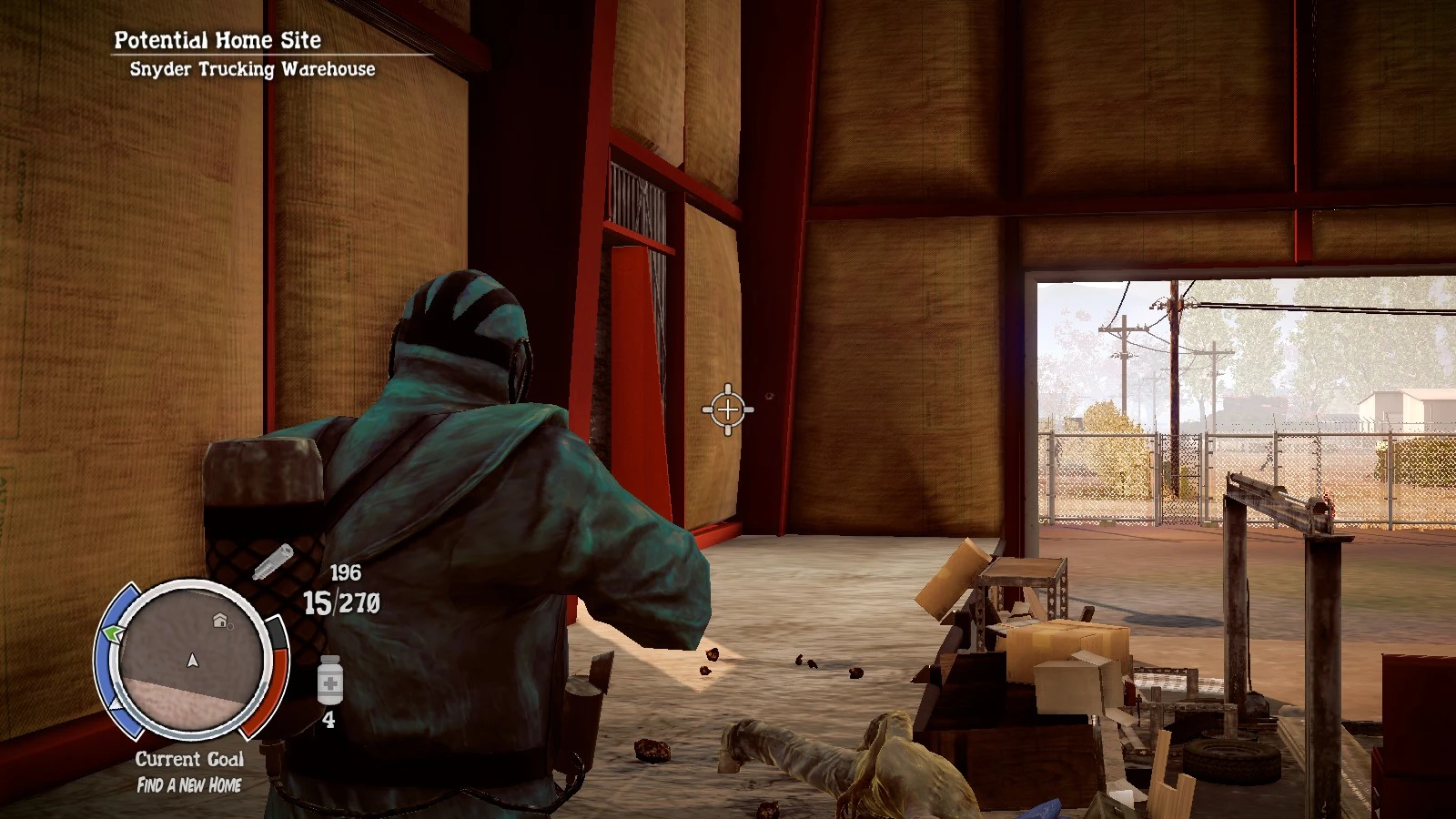Viewport: 1456px width, 819px height.
Task: Select the Find a New Home goal text
Action: (x=191, y=784)
